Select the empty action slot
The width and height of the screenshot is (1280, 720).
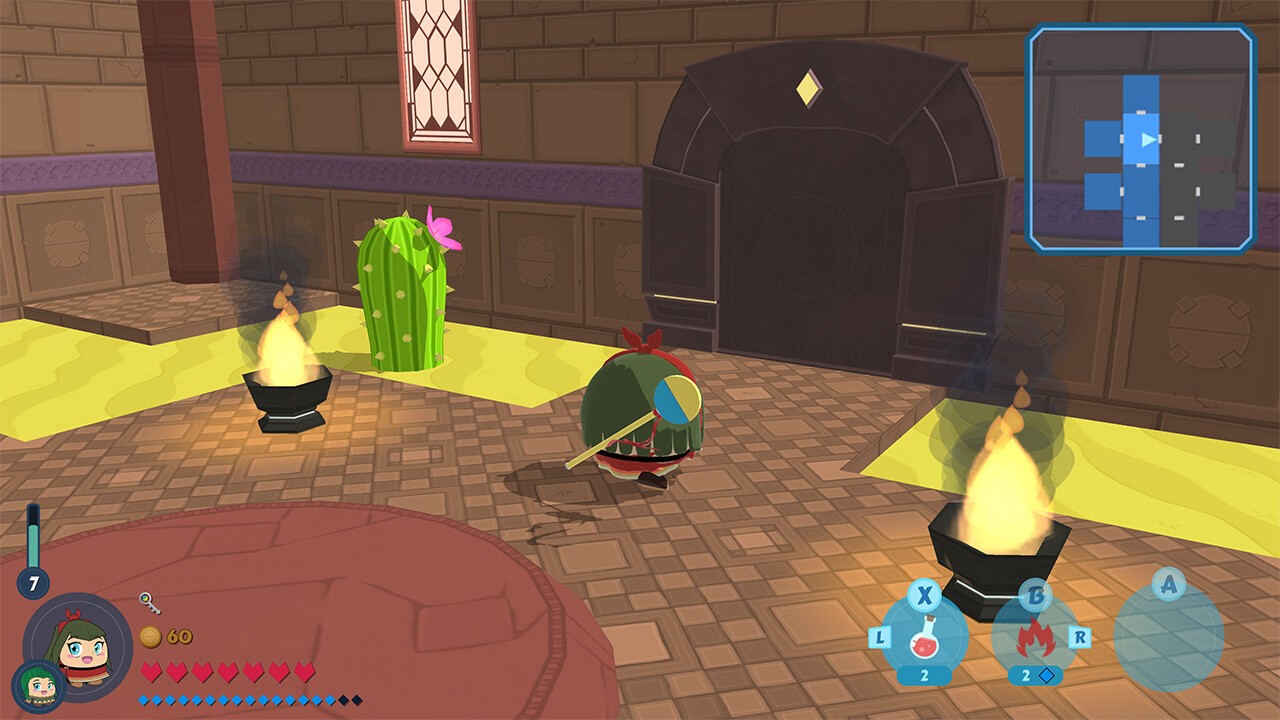point(1168,636)
